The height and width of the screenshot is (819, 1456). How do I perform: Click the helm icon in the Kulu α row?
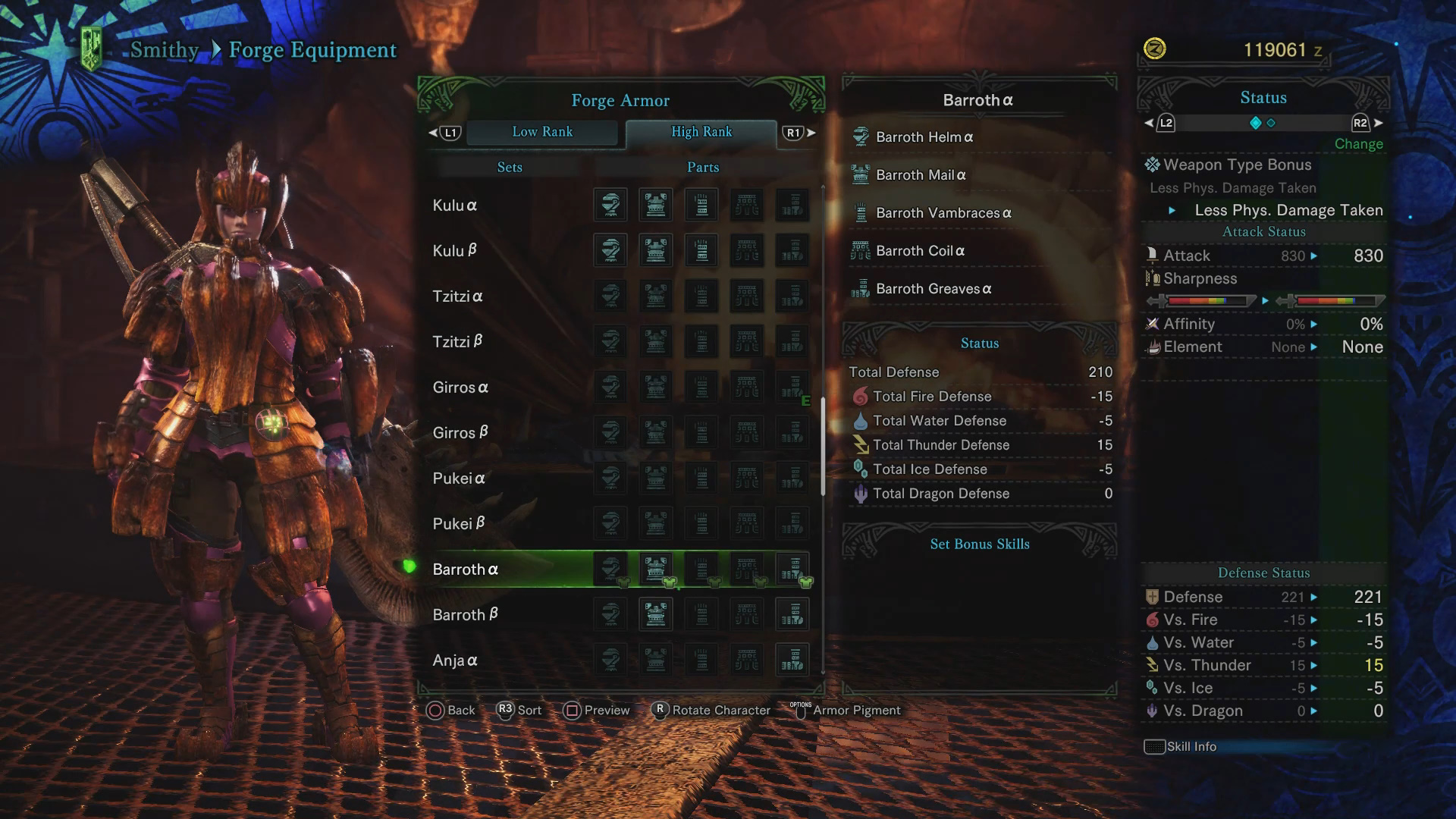(x=610, y=205)
